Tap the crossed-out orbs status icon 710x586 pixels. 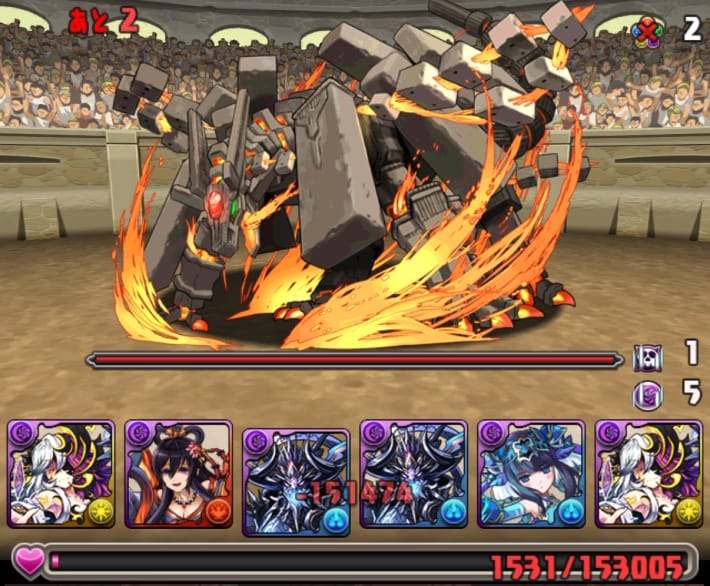pos(648,31)
